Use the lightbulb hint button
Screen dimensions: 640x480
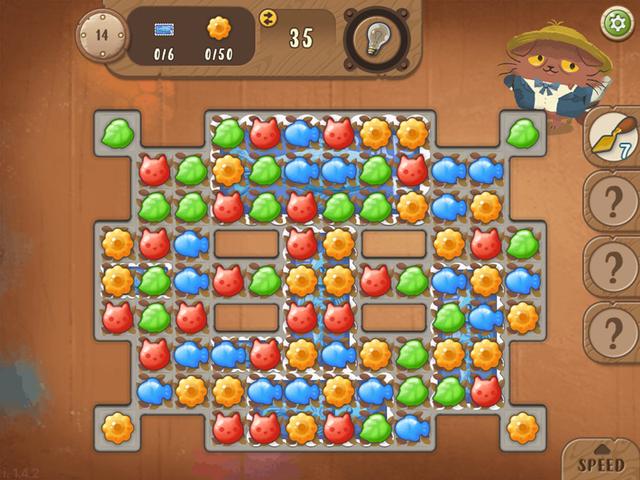point(377,39)
